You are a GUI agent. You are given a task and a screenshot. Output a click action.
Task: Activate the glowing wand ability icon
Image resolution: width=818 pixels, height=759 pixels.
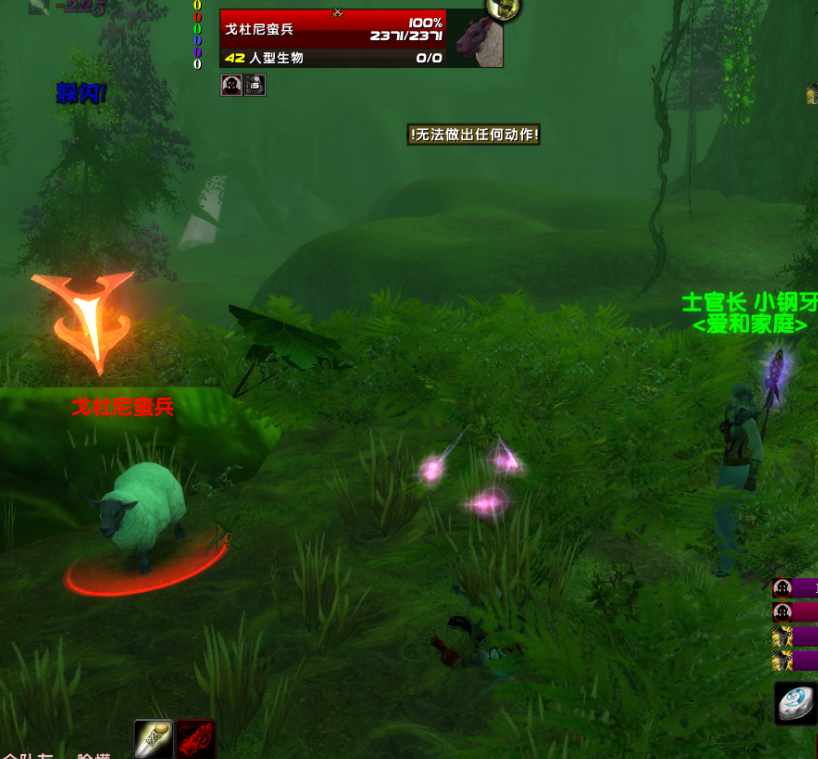(153, 740)
